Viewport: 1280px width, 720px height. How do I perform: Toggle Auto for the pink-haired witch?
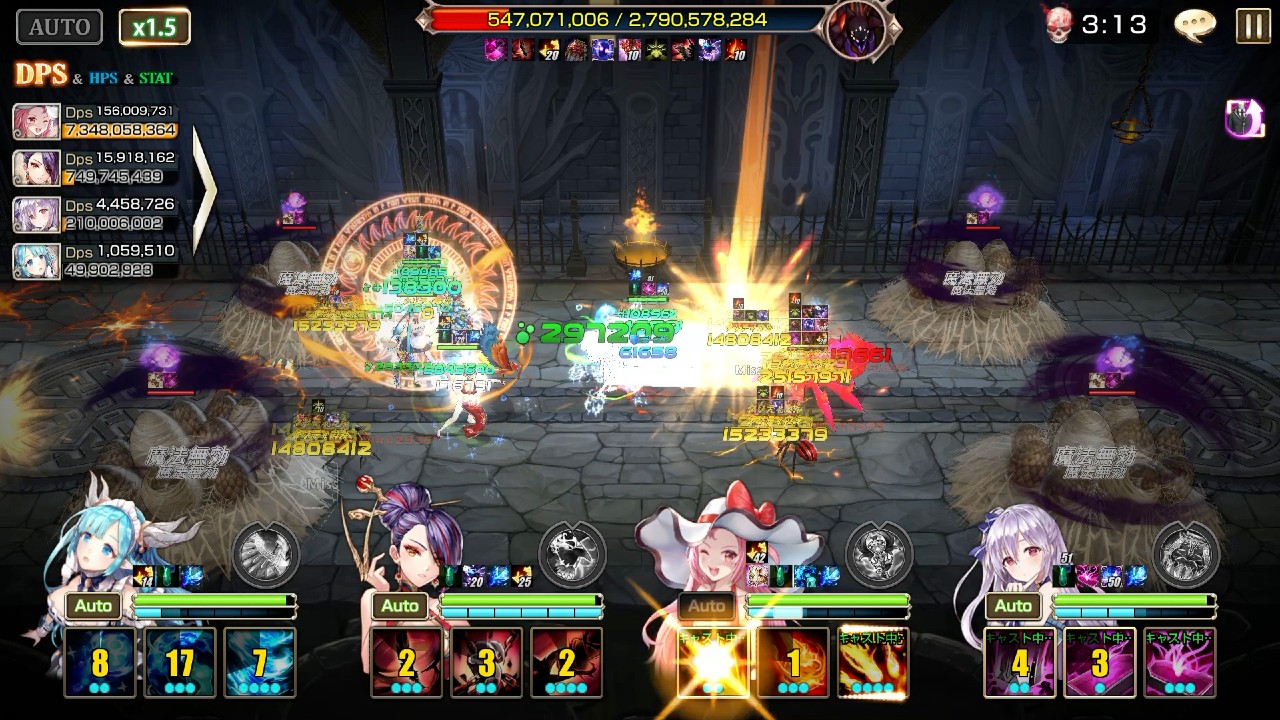706,605
